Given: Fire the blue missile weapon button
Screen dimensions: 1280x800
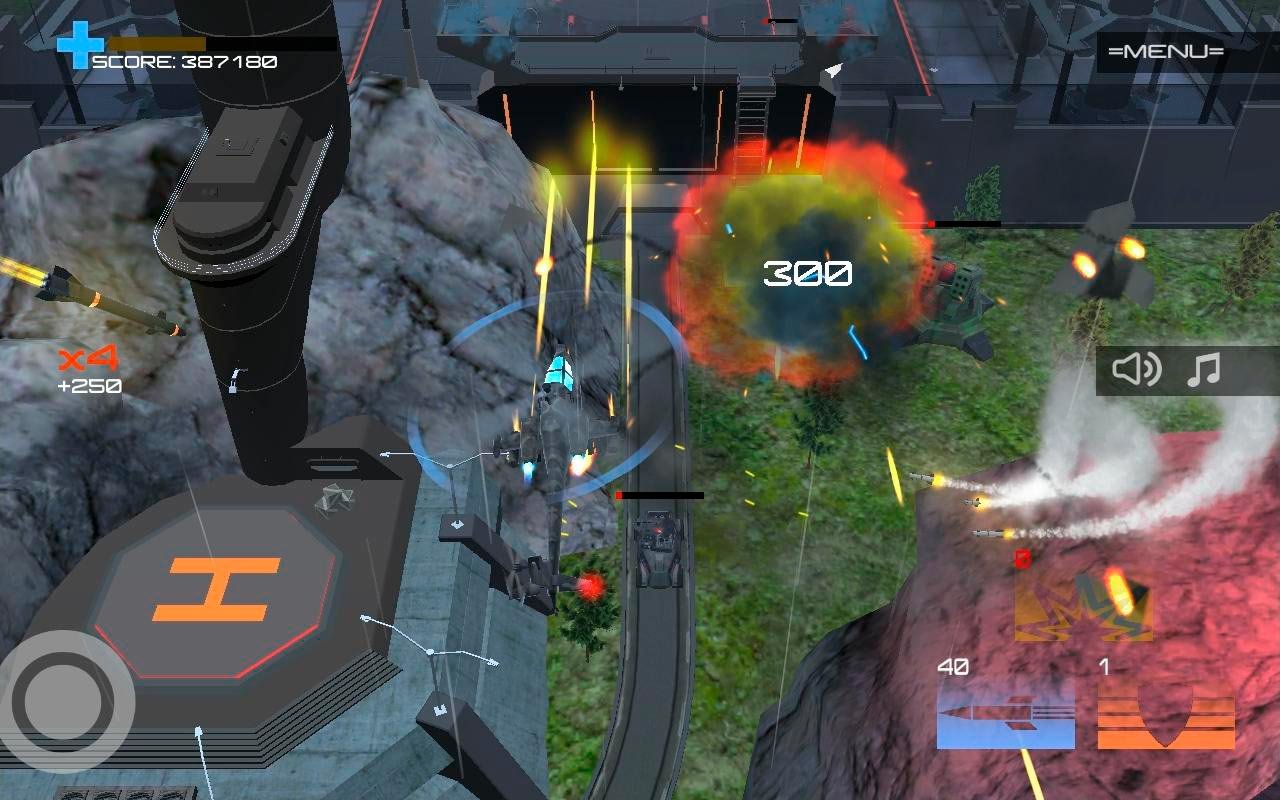Looking at the screenshot, I should tap(1005, 714).
